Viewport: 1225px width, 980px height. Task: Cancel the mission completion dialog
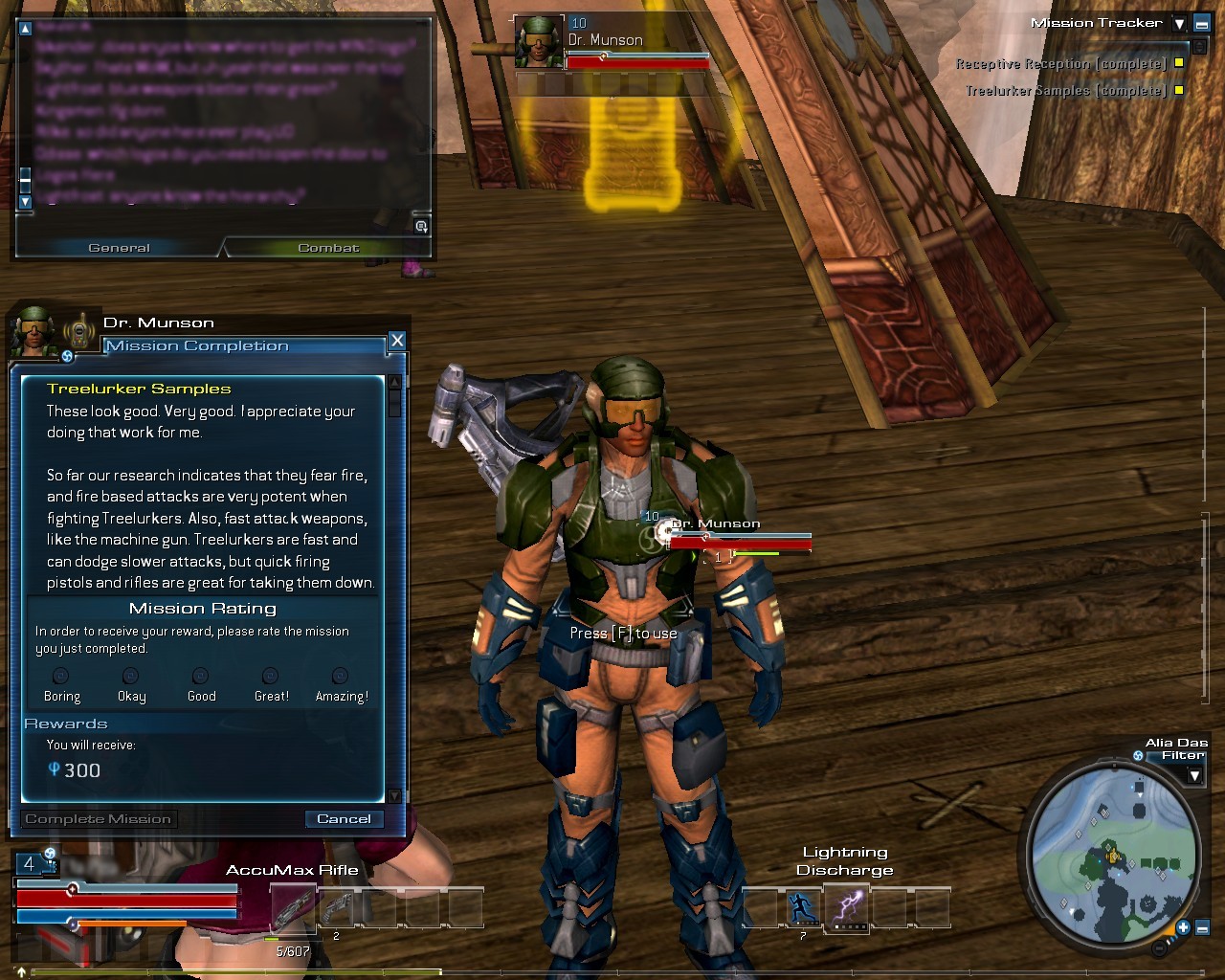click(344, 819)
